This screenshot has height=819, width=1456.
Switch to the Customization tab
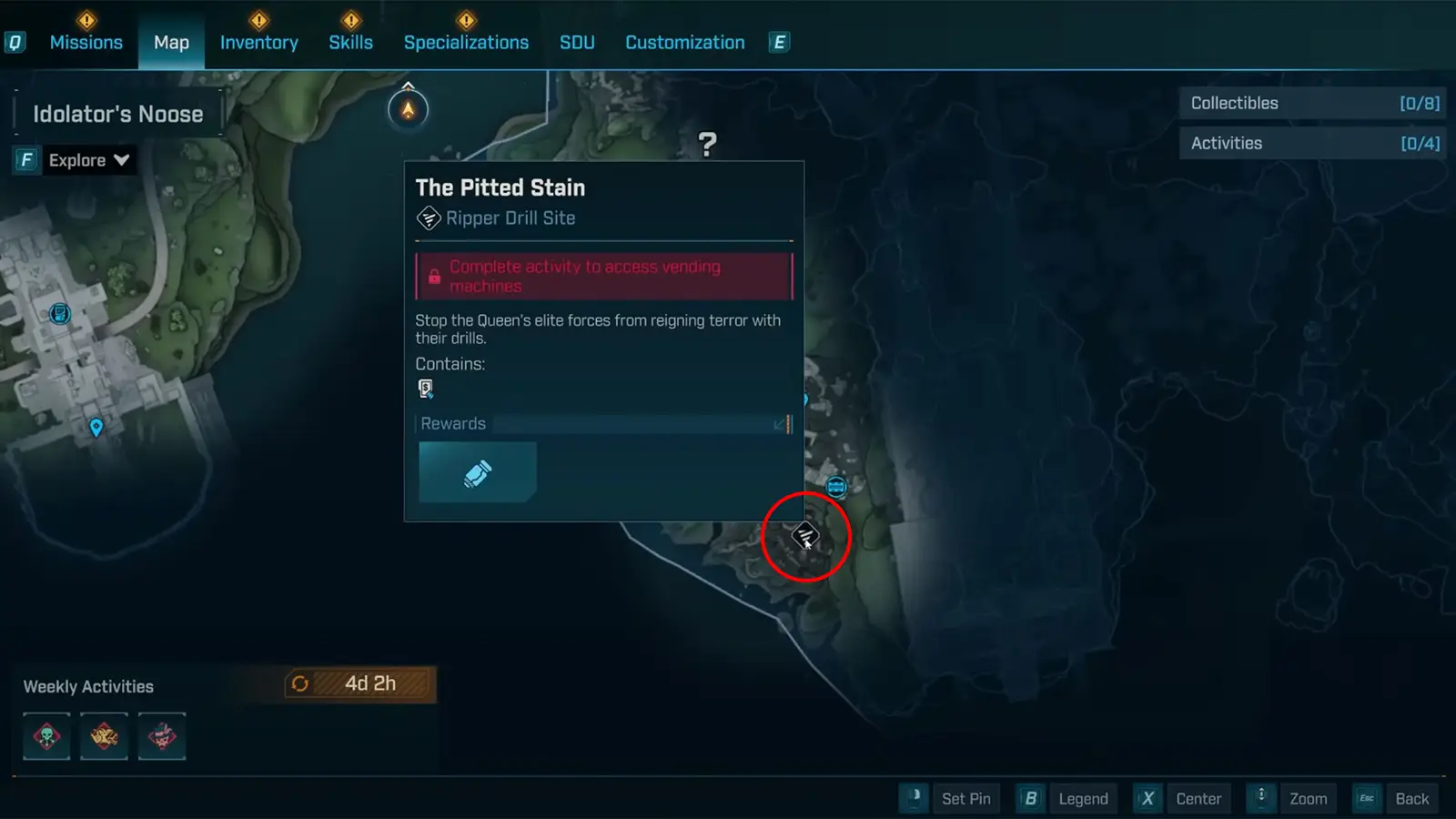(x=684, y=43)
